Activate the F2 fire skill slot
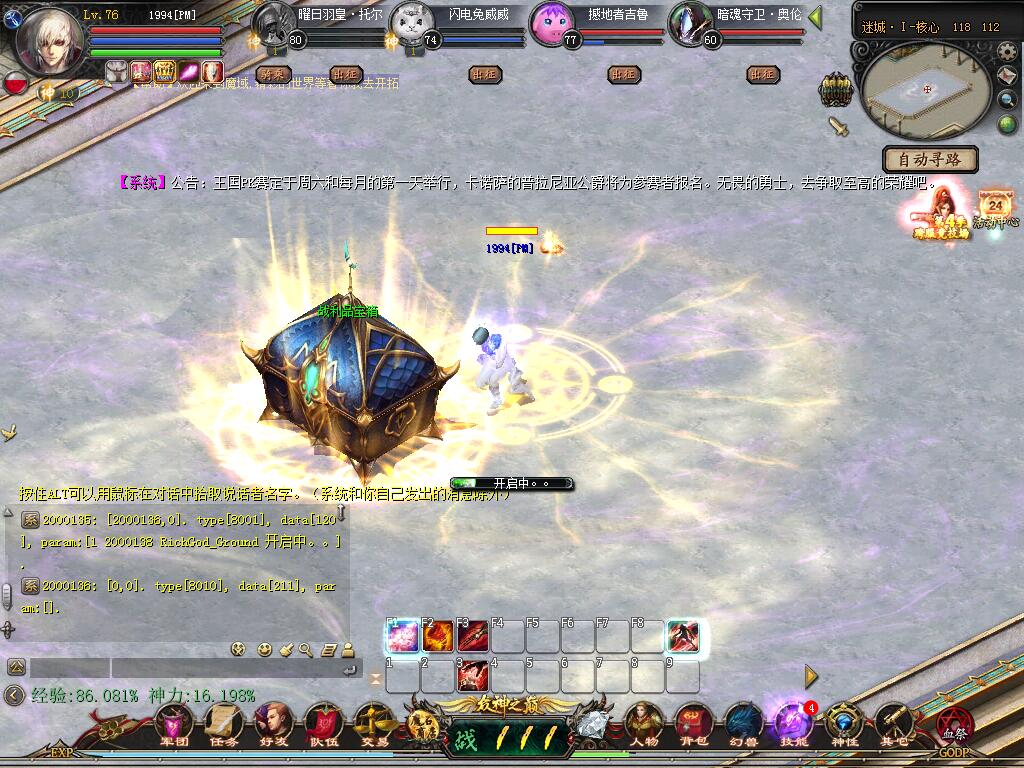 [438, 637]
